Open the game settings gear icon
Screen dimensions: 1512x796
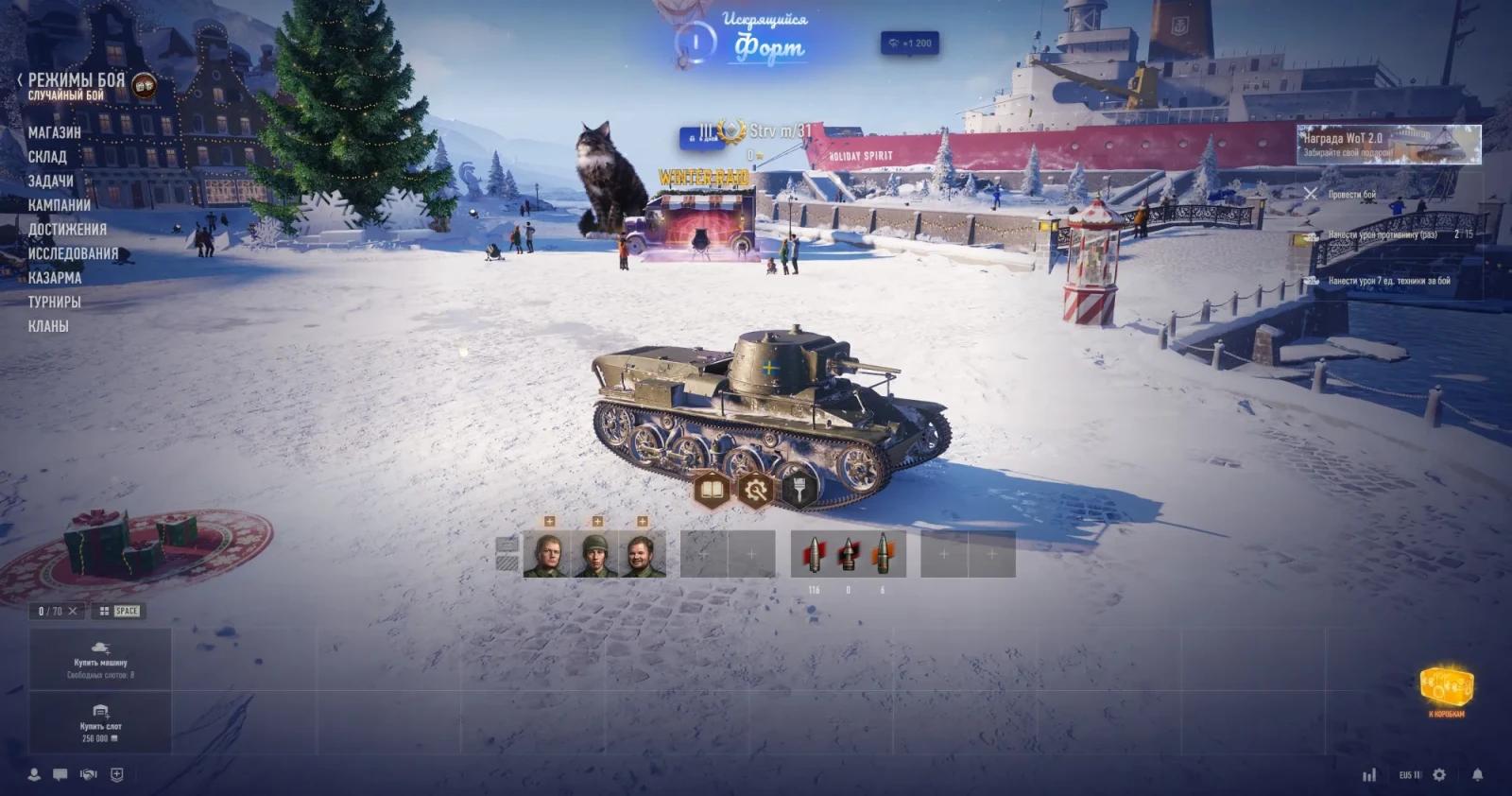tap(1439, 776)
